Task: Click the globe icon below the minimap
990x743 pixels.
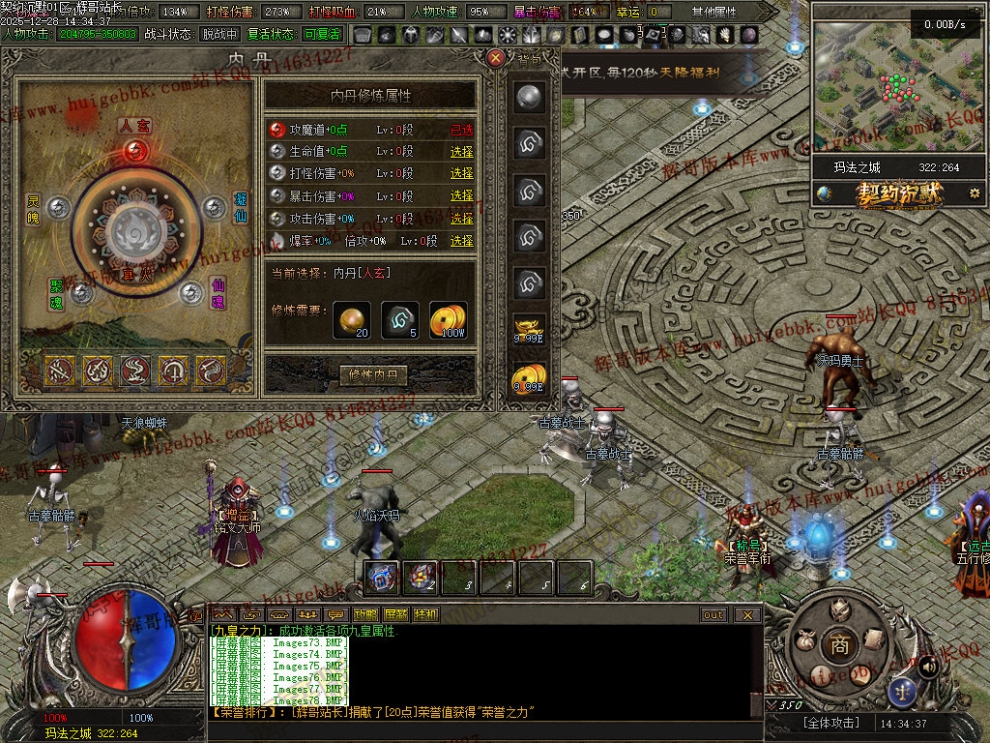Action: point(825,194)
